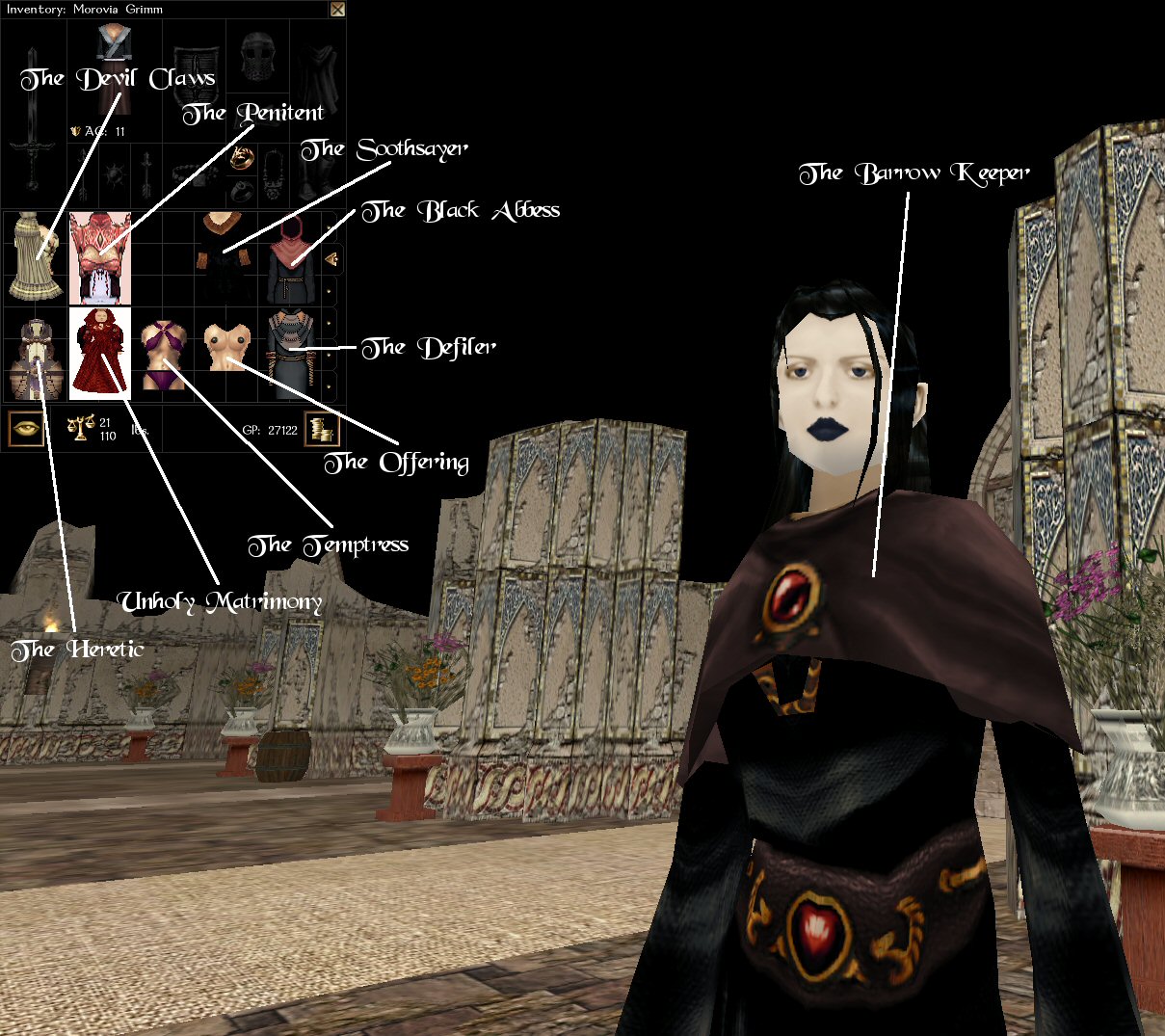Close the Morovia Grimm inventory window
Image resolution: width=1165 pixels, height=1036 pixels.
click(x=336, y=10)
